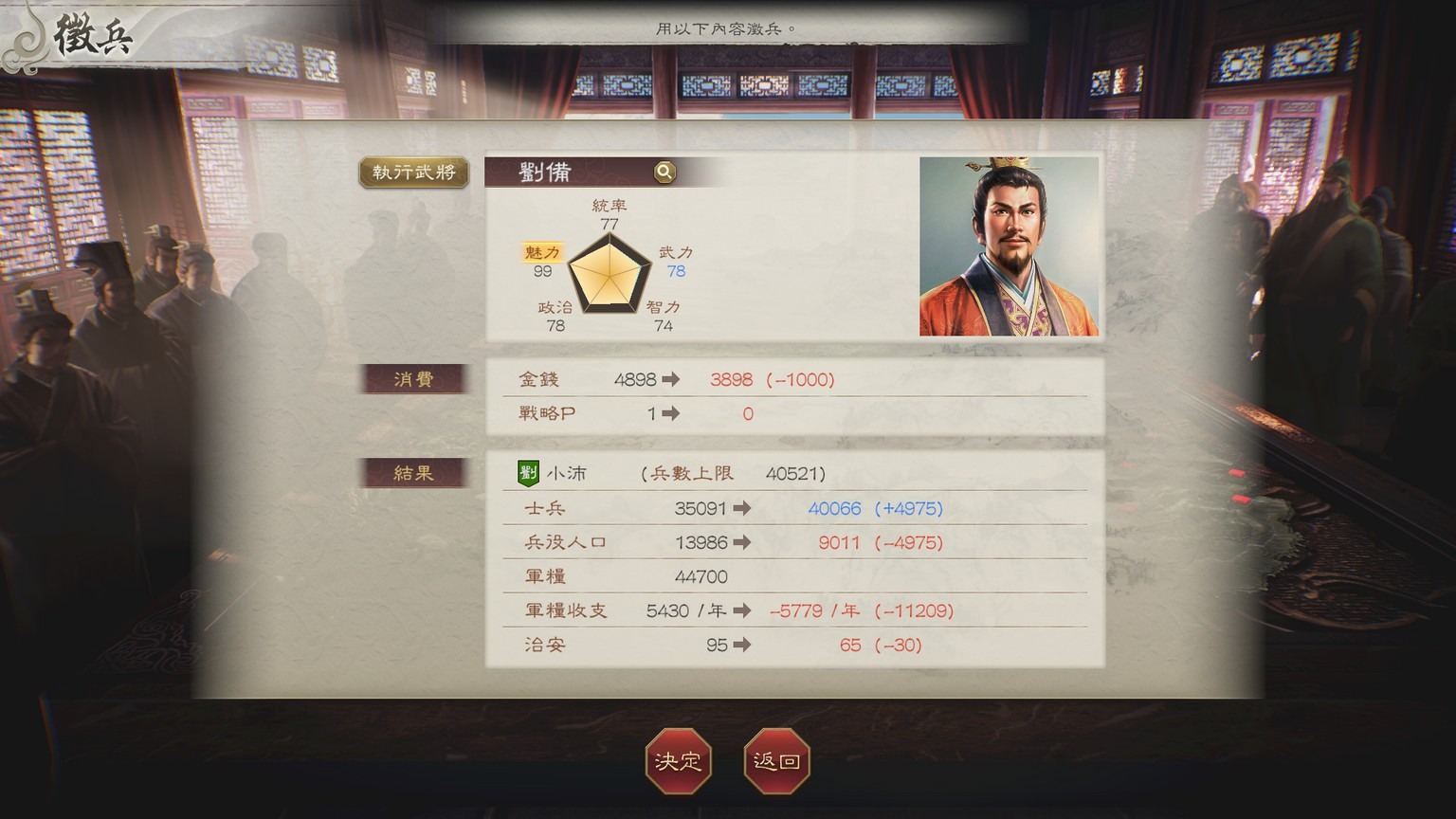The height and width of the screenshot is (819, 1456).
Task: Select the highlighted 魅力 stat label
Action: point(541,253)
